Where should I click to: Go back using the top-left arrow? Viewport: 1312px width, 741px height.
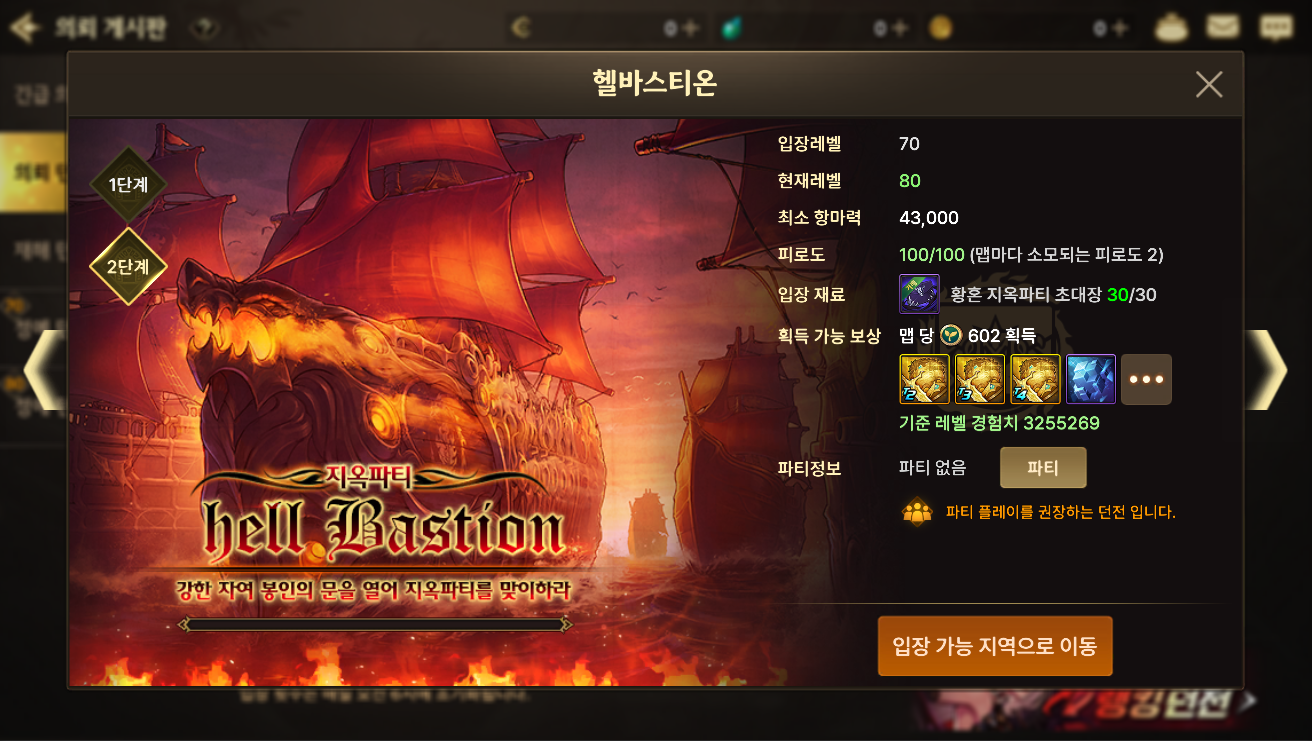23,28
